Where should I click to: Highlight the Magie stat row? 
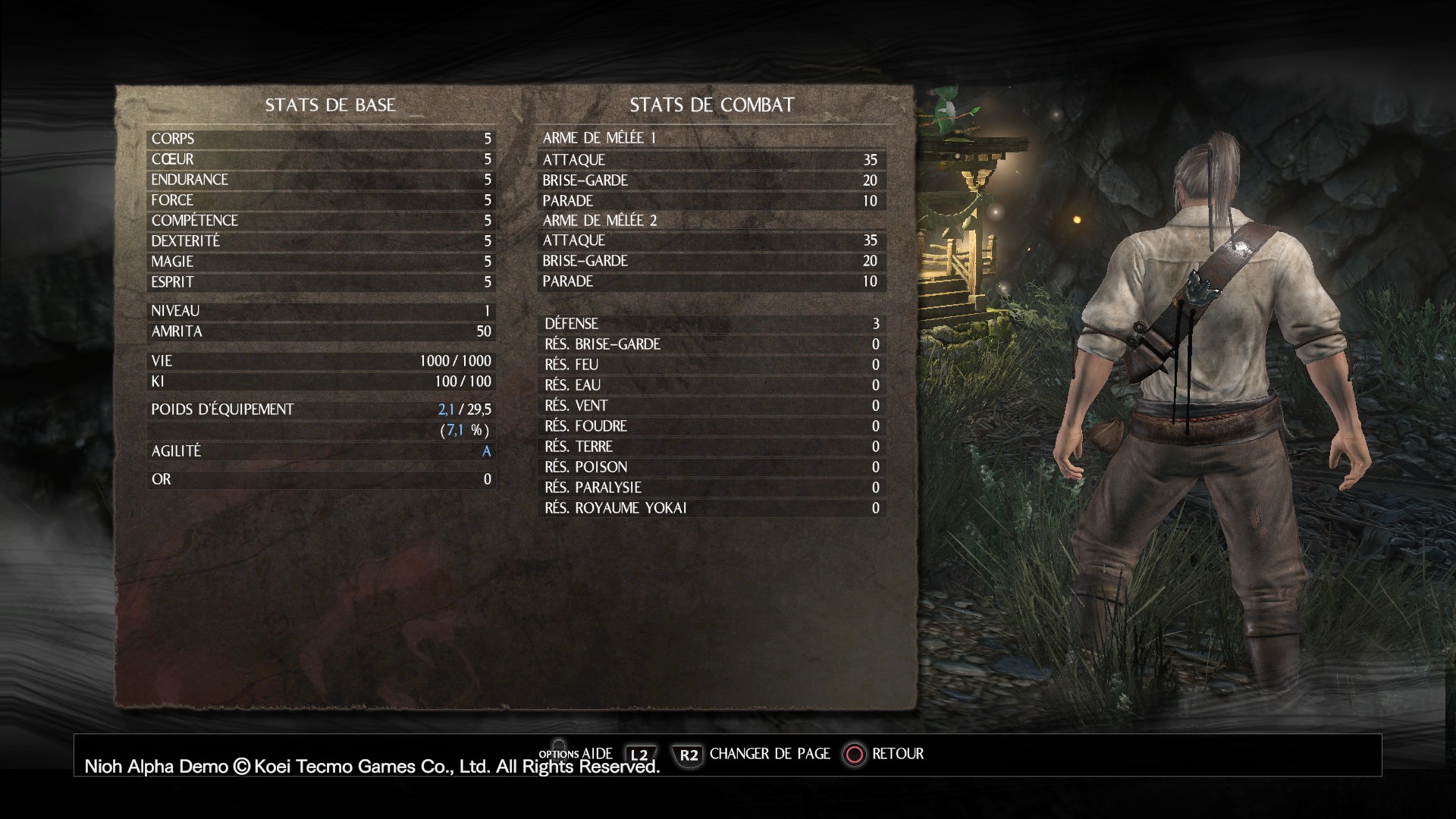coord(321,262)
